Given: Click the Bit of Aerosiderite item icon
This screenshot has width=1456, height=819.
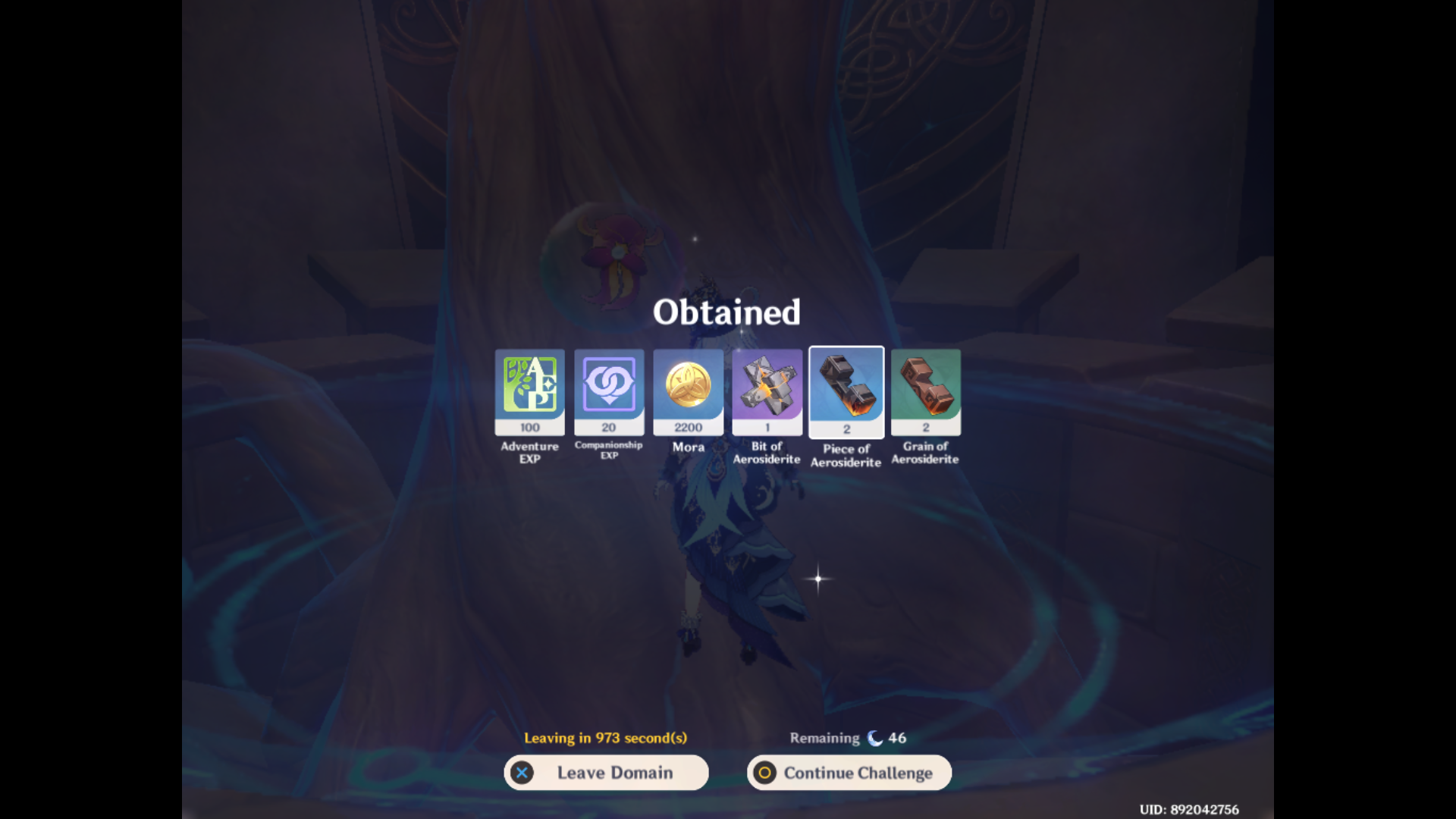Looking at the screenshot, I should tap(767, 391).
